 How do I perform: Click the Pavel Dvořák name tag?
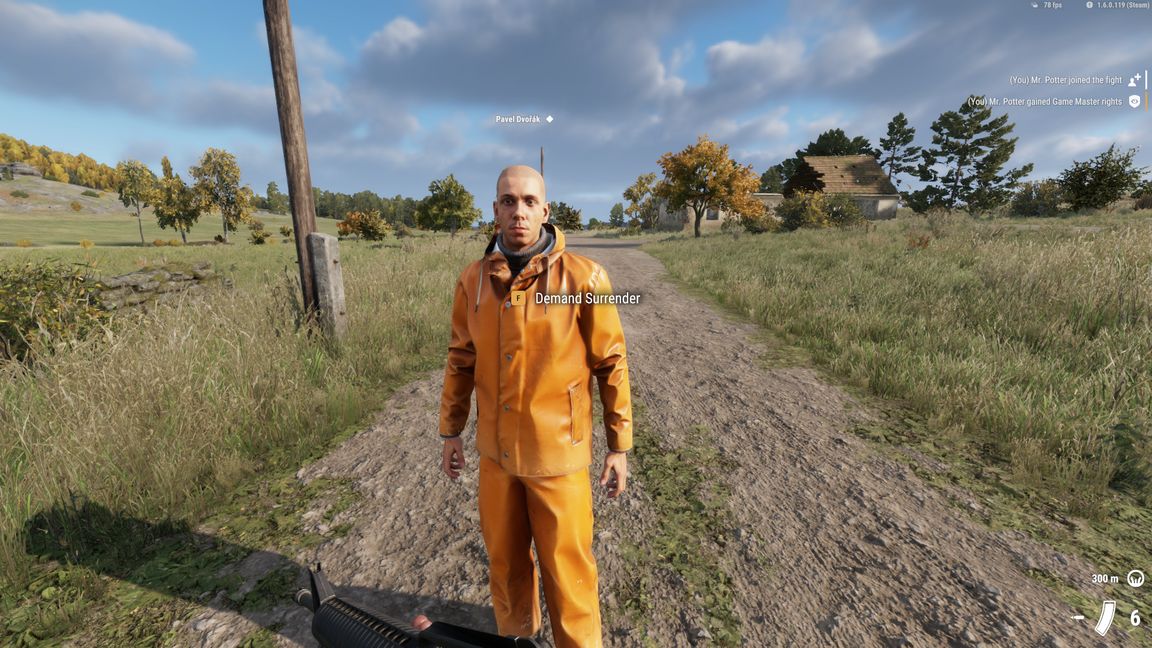(x=518, y=119)
